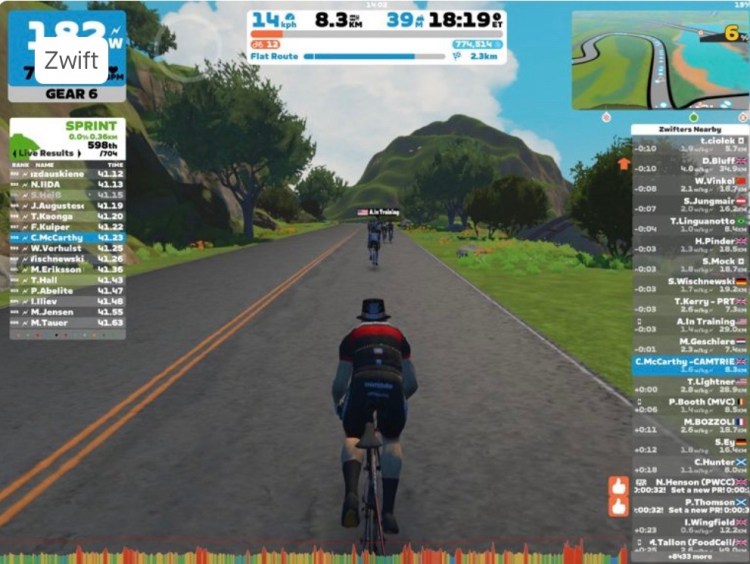Viewport: 750px width, 564px height.
Task: Select C.Hunter in the rider list
Action: 690,466
